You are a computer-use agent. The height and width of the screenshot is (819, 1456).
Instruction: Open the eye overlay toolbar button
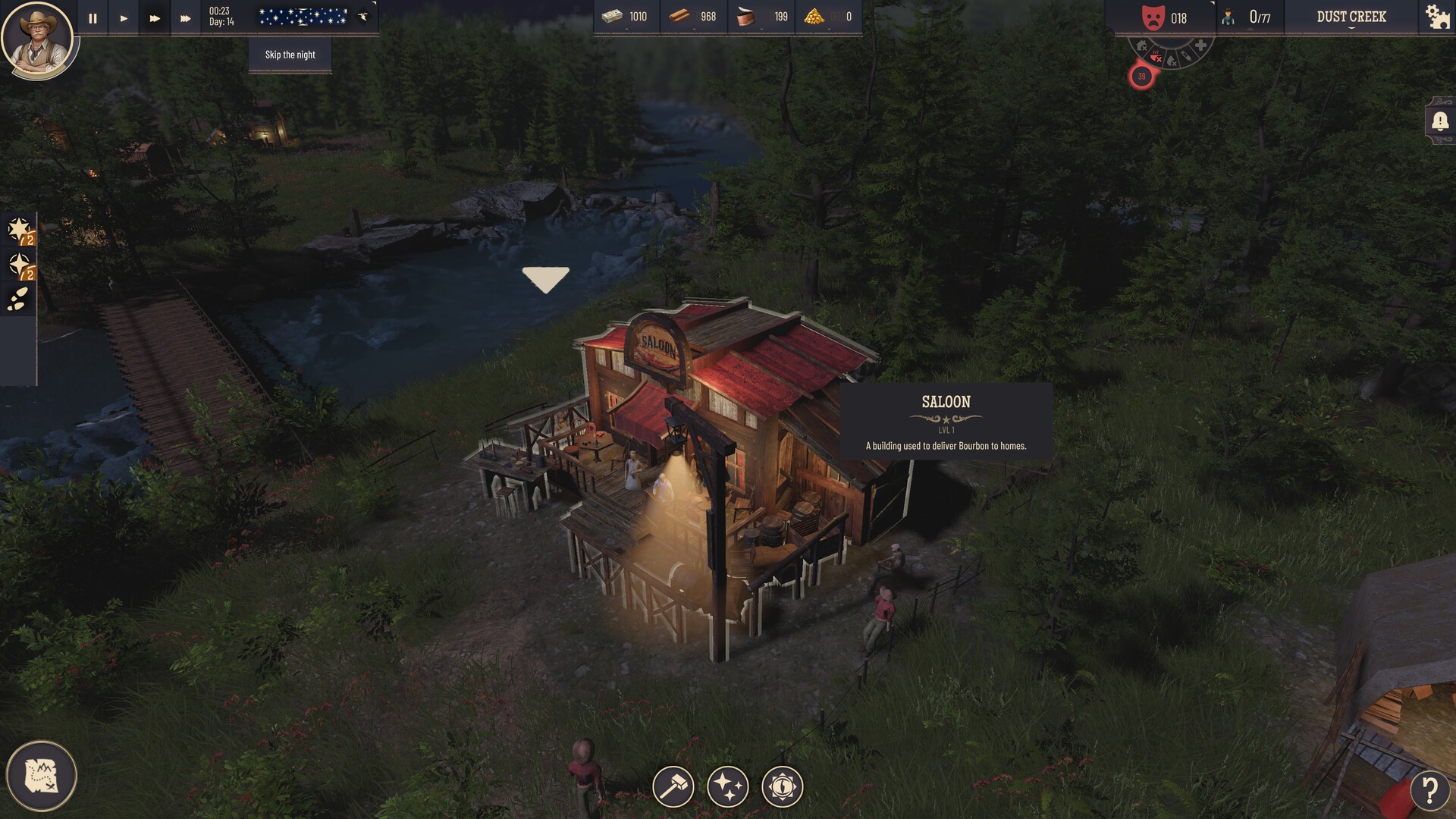pos(782,786)
